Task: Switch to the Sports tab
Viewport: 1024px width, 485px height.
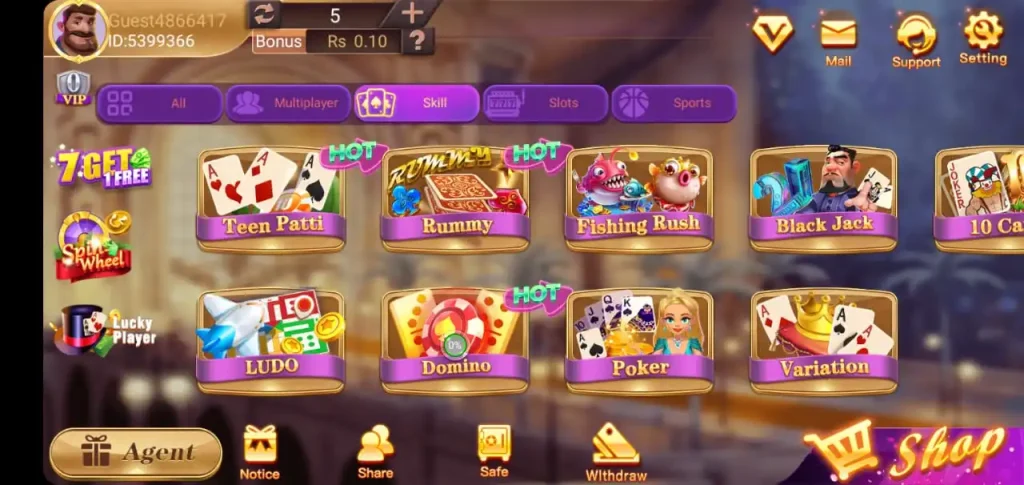Action: (673, 103)
